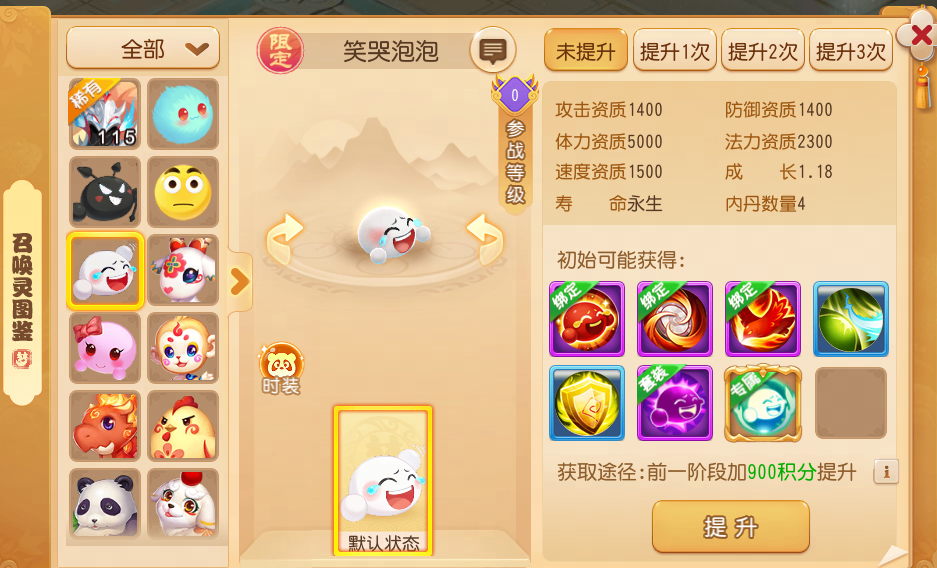Click the 提升 upgrade button
The image size is (937, 568).
(x=730, y=526)
